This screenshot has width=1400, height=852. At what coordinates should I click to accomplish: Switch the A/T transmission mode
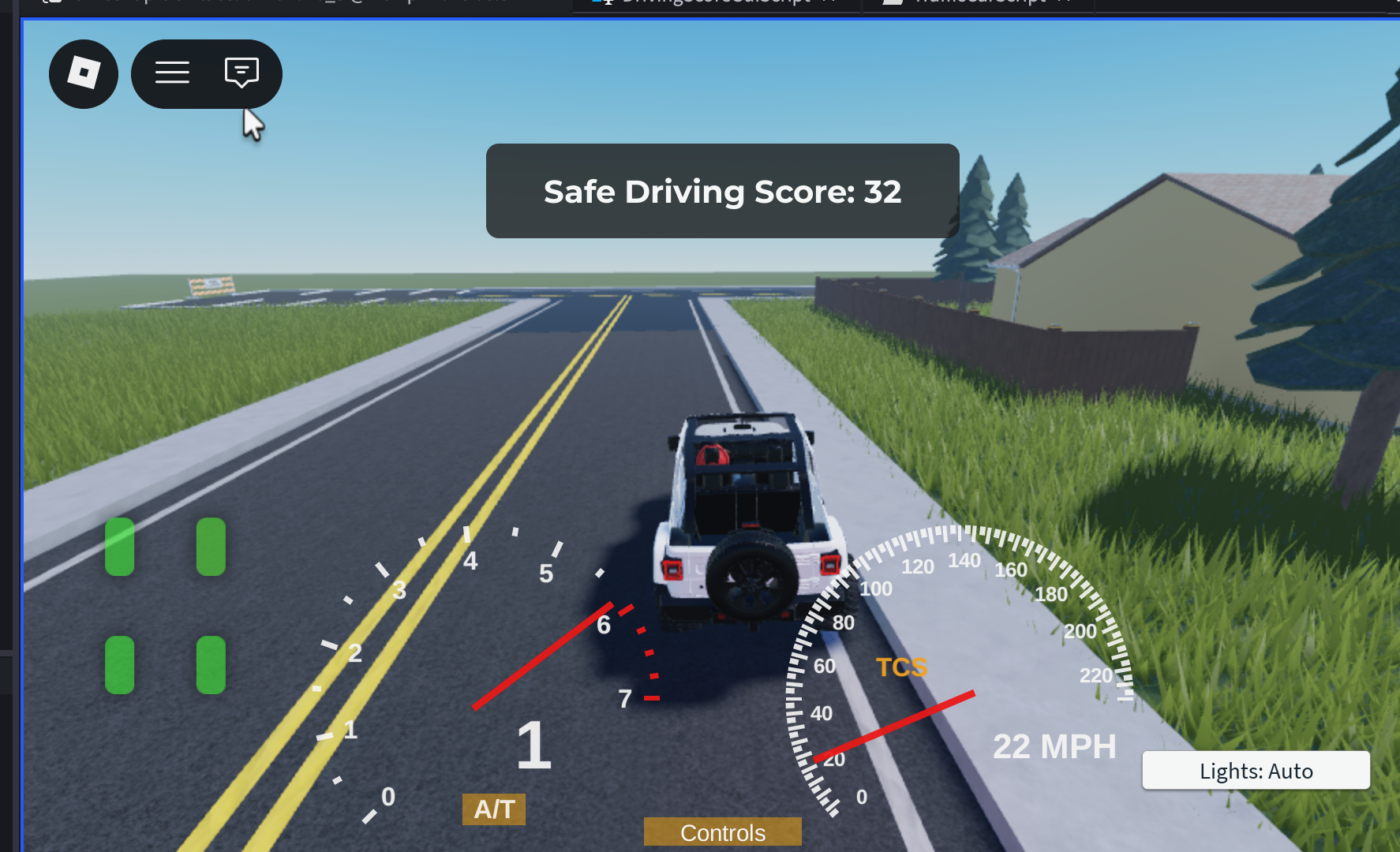[494, 809]
